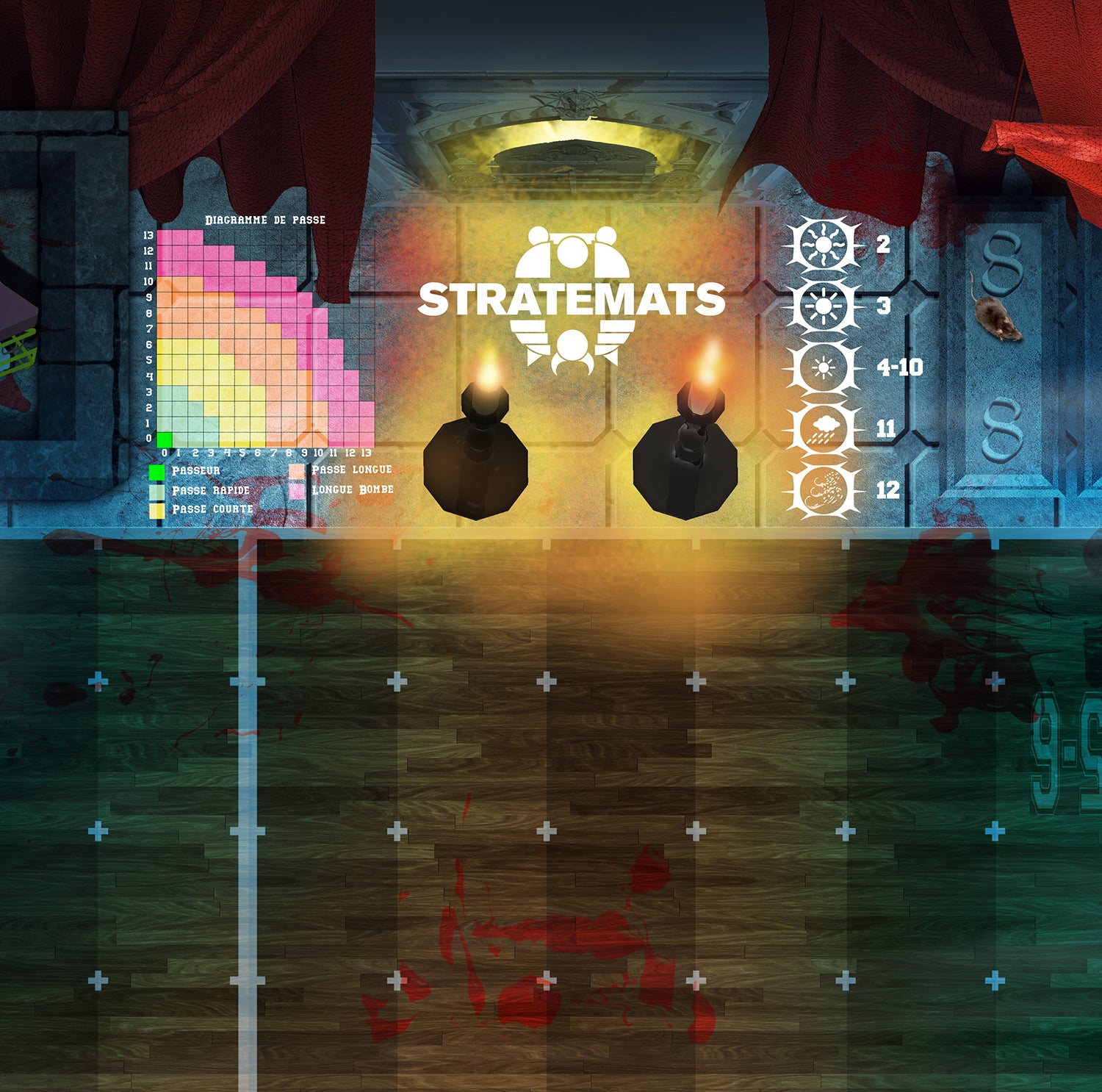Choose the blizzard weather icon for roll 12
The height and width of the screenshot is (1092, 1102).
coord(823,490)
